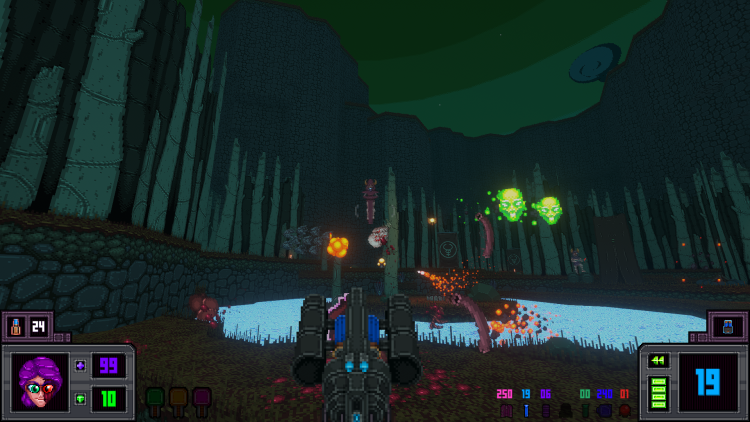Click the green armor gem icon
This screenshot has height=422, width=750.
click(80, 398)
